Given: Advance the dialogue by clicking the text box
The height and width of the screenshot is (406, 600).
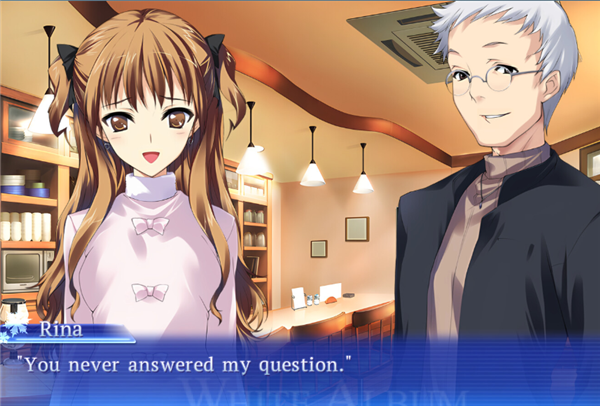Looking at the screenshot, I should [300, 370].
